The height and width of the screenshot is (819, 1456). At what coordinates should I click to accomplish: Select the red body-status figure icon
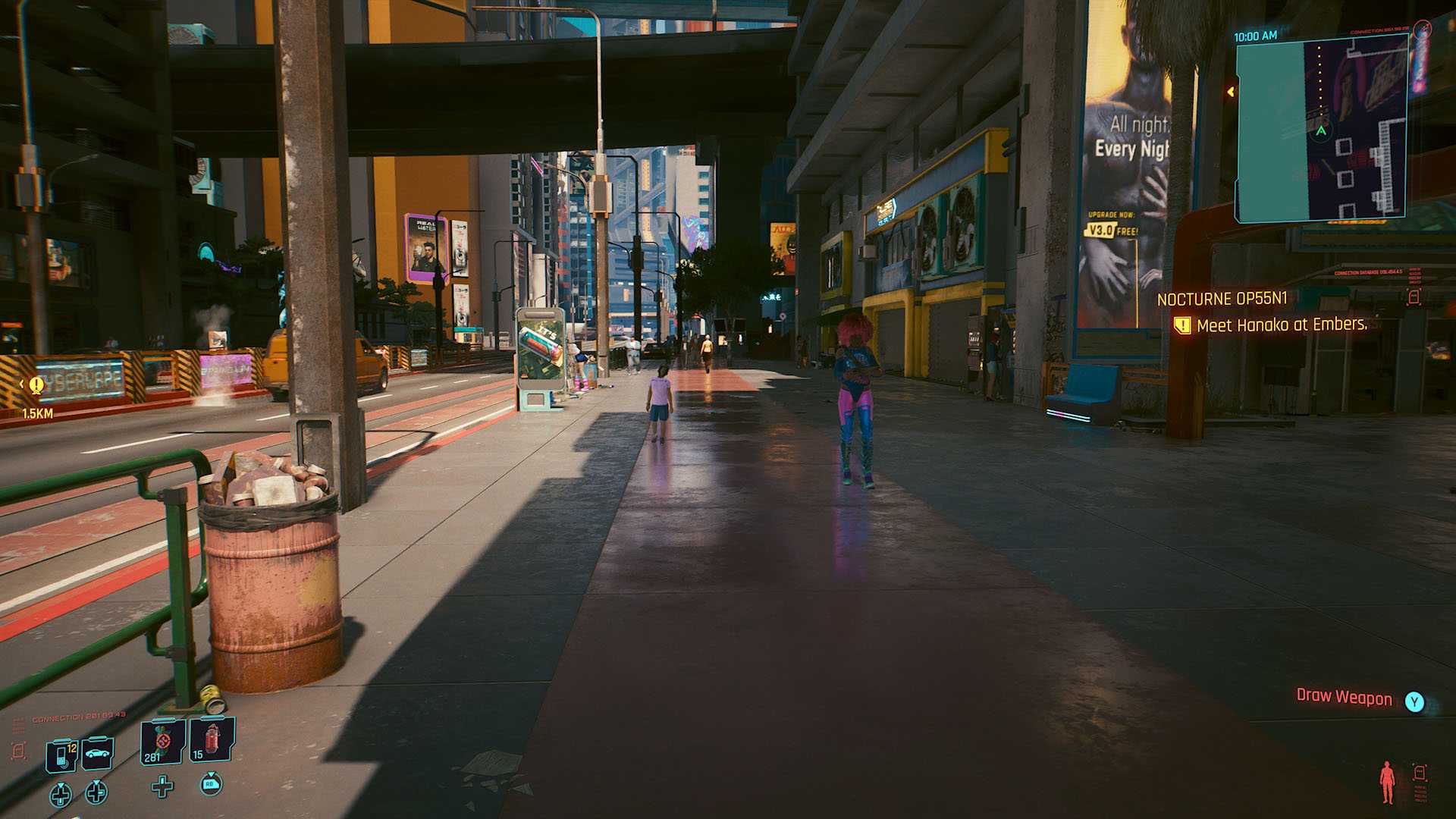coord(1387,782)
